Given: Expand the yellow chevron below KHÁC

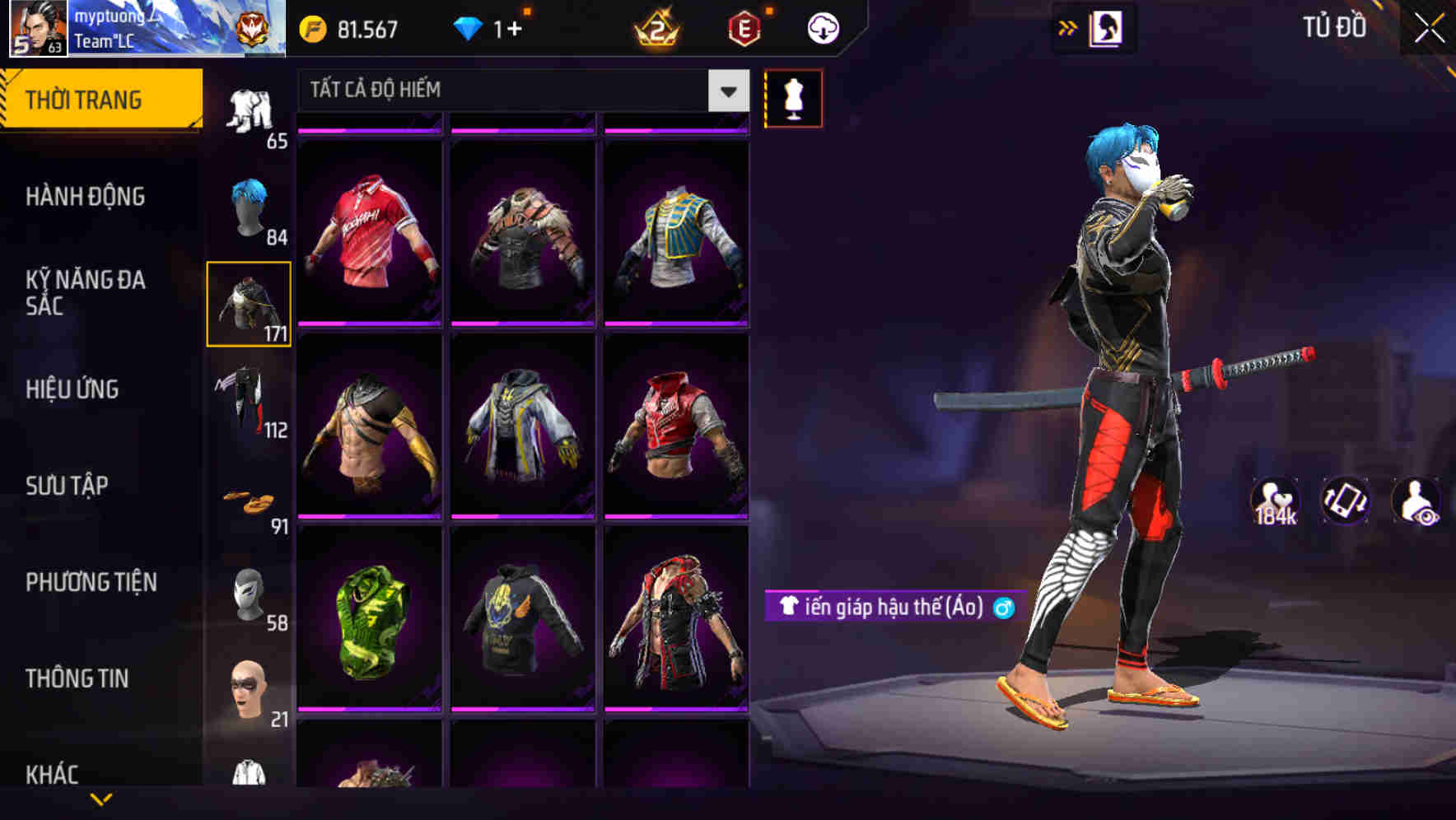Looking at the screenshot, I should (x=101, y=799).
